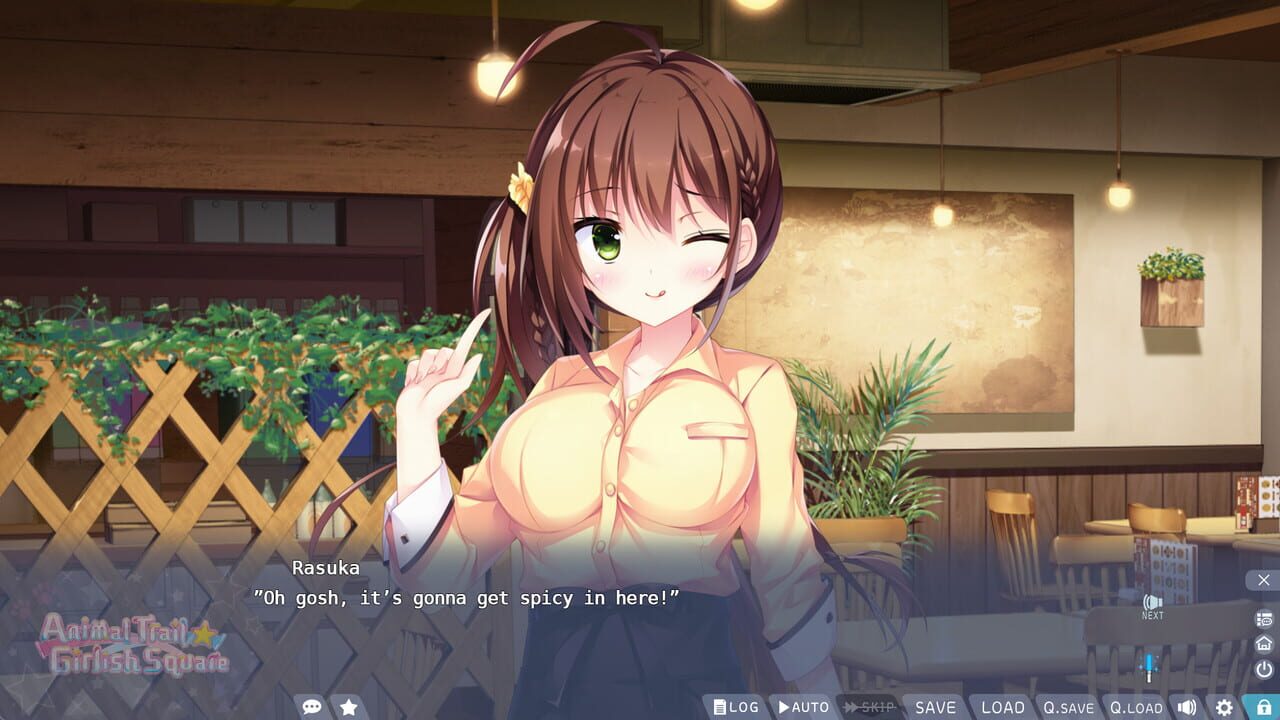Toggle SKIP mode
1280x720 pixels.
[x=868, y=707]
